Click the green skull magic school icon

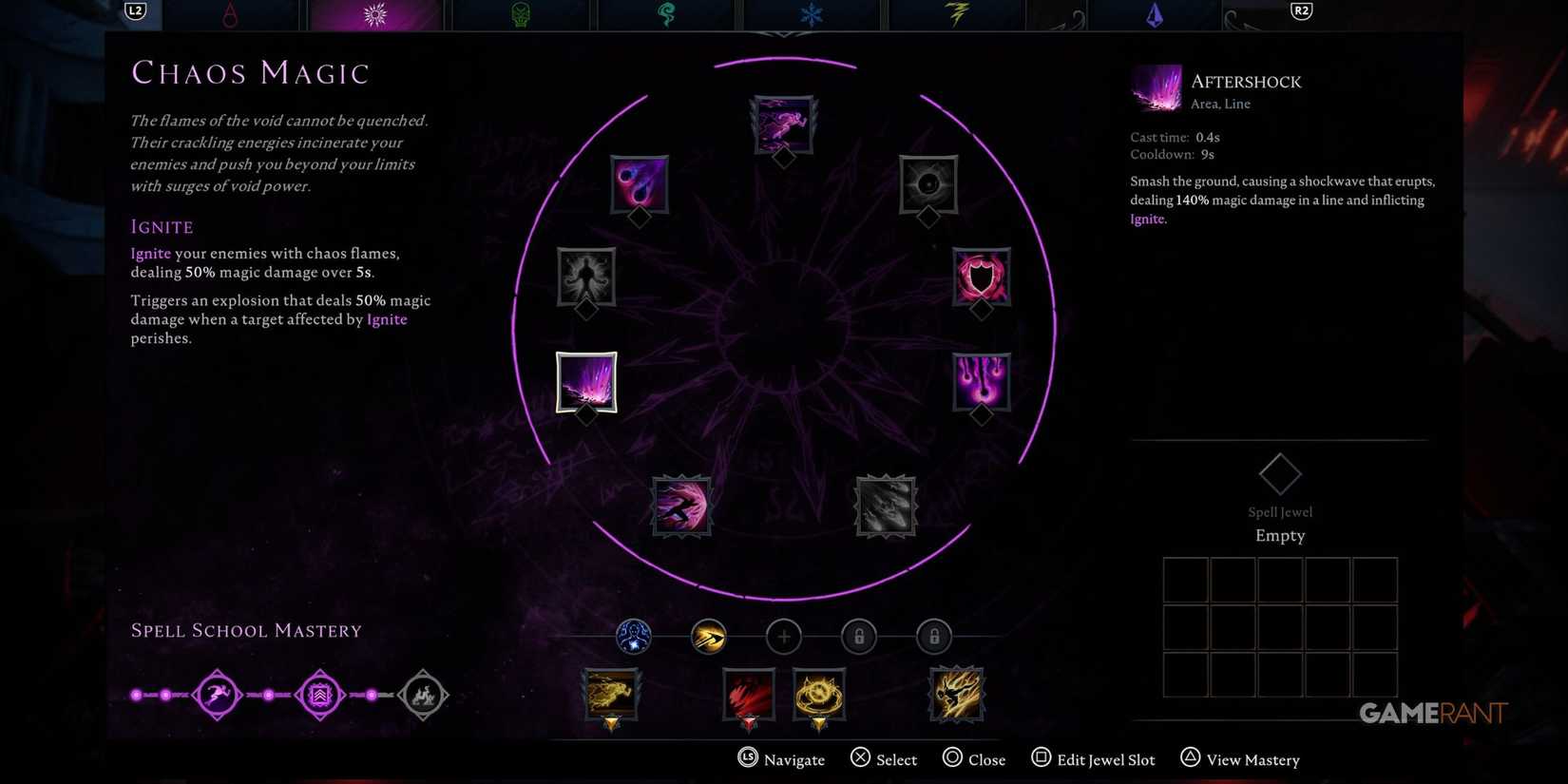521,14
